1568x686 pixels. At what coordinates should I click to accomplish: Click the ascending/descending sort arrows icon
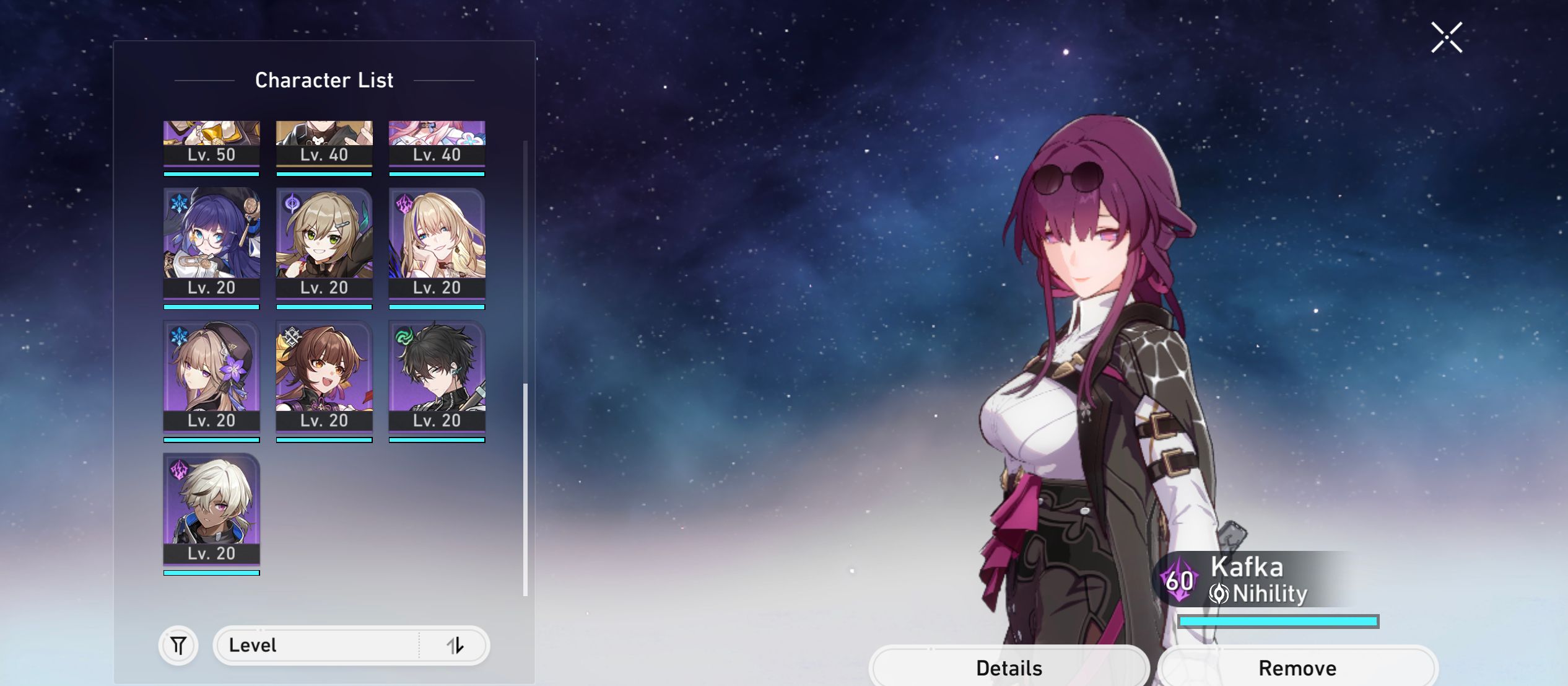click(456, 645)
